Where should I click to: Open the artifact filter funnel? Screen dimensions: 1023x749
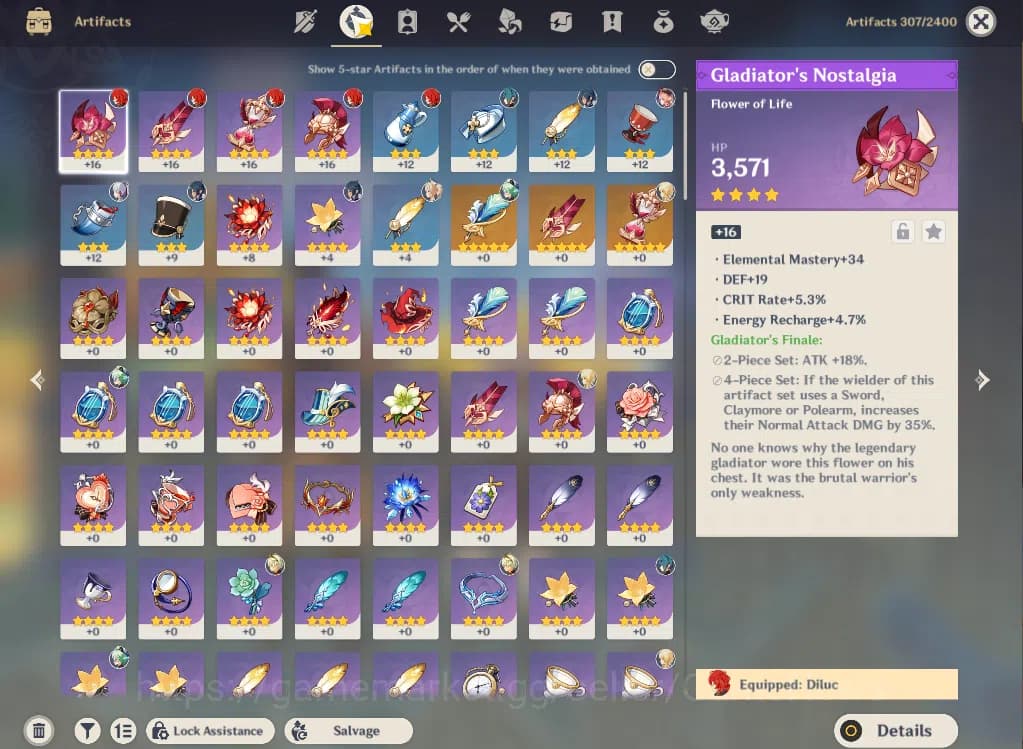coord(87,731)
